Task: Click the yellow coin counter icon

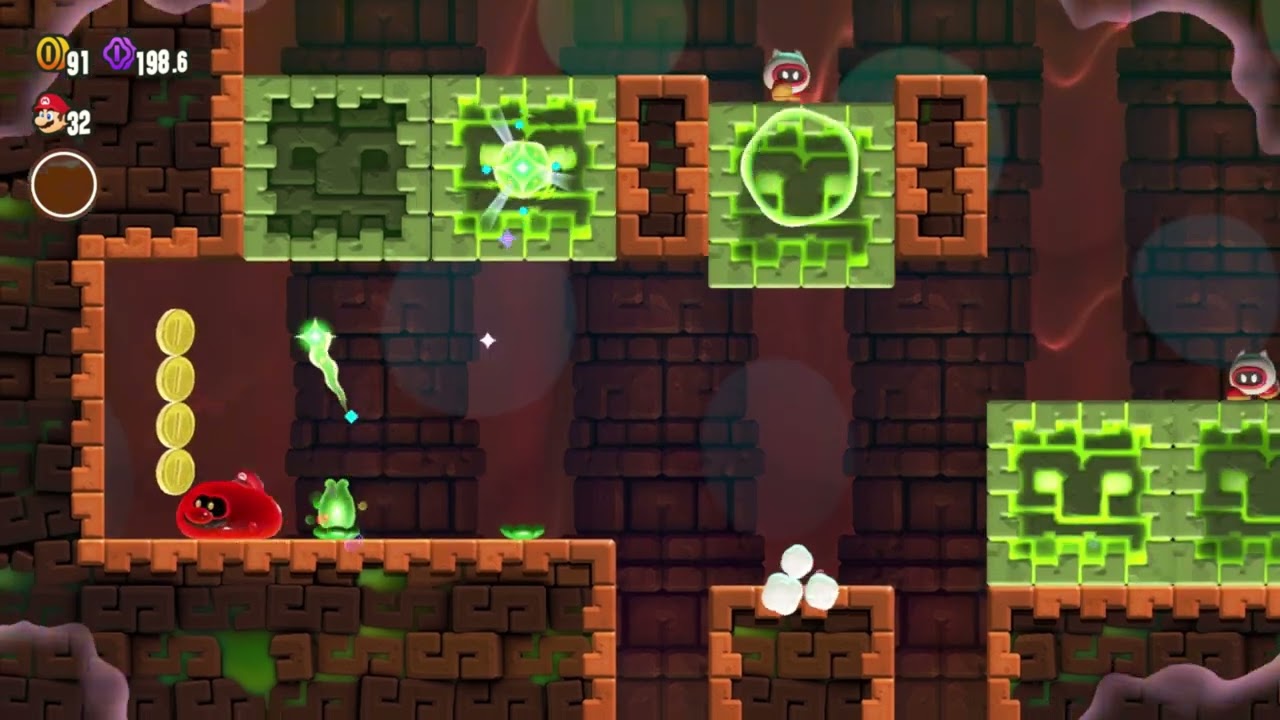Action: (48, 56)
